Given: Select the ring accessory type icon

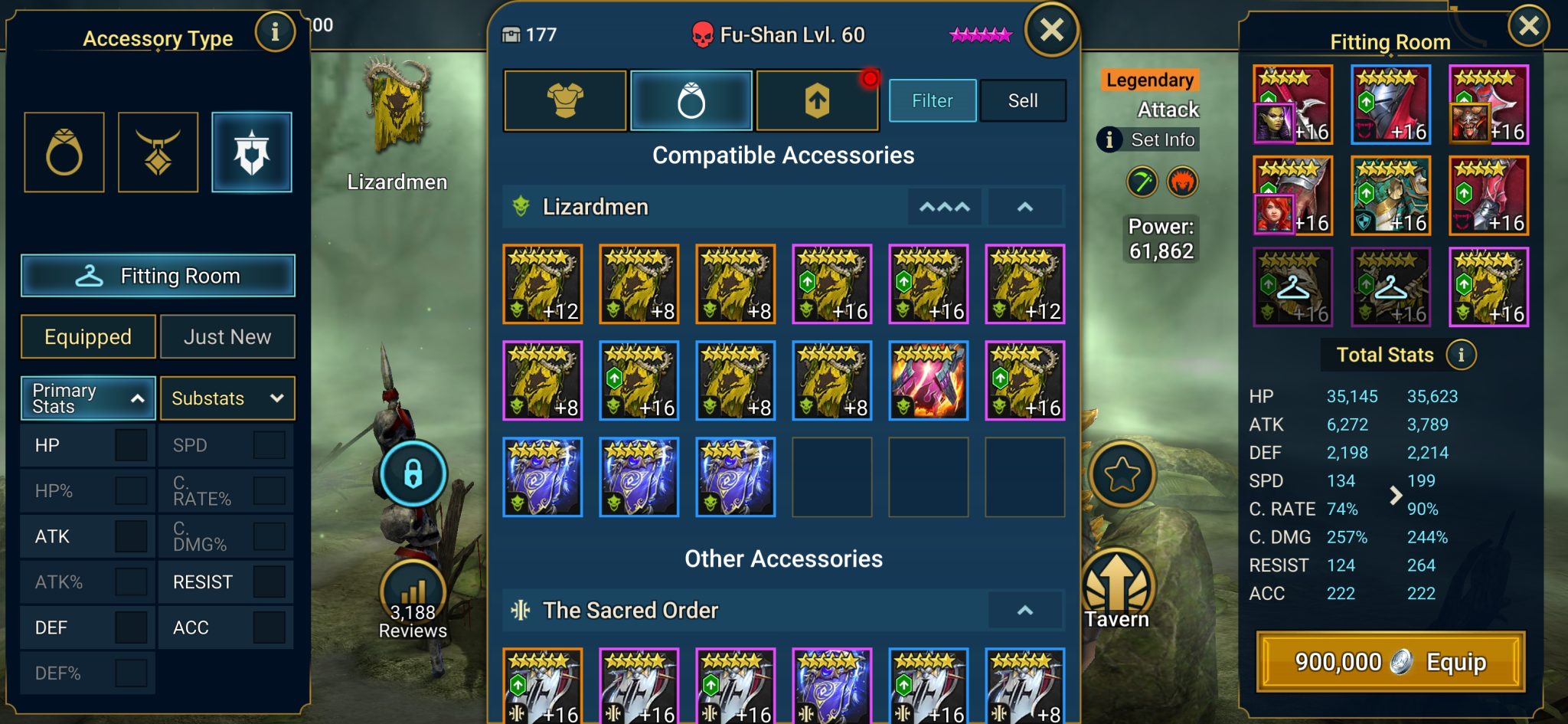Looking at the screenshot, I should pos(65,151).
